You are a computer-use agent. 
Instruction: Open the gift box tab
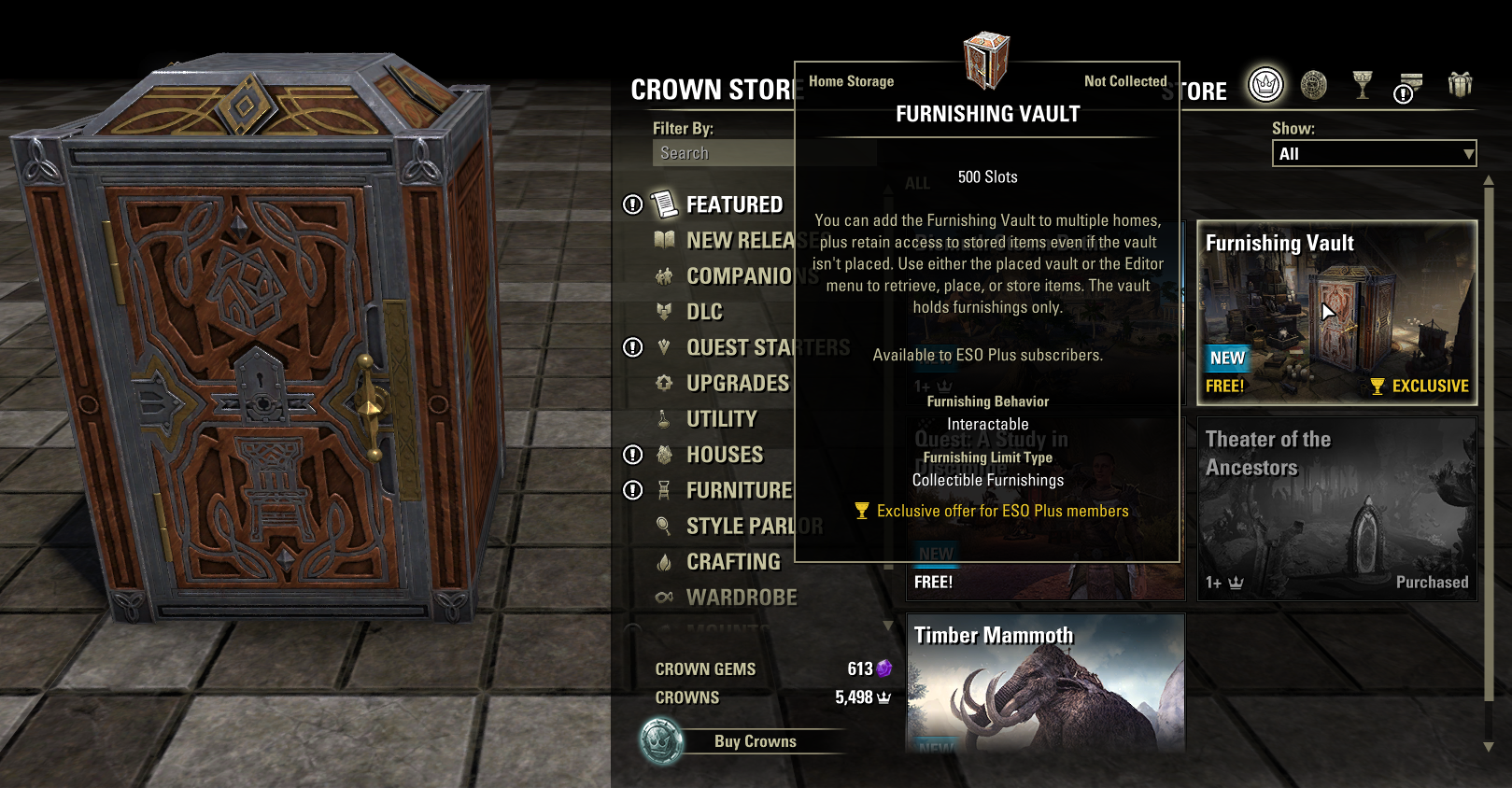click(1460, 85)
